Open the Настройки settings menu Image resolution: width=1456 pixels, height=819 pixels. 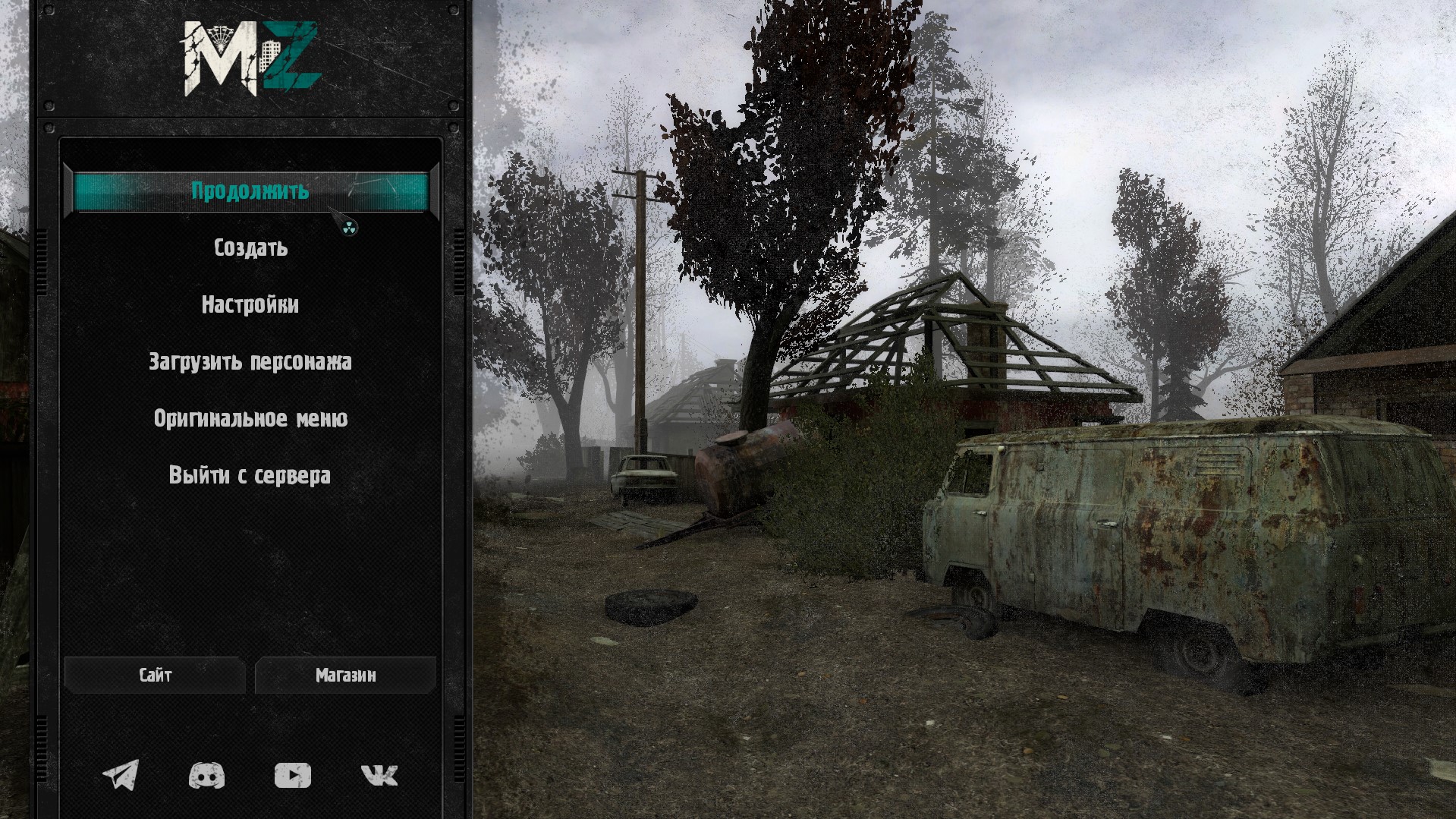tap(250, 305)
